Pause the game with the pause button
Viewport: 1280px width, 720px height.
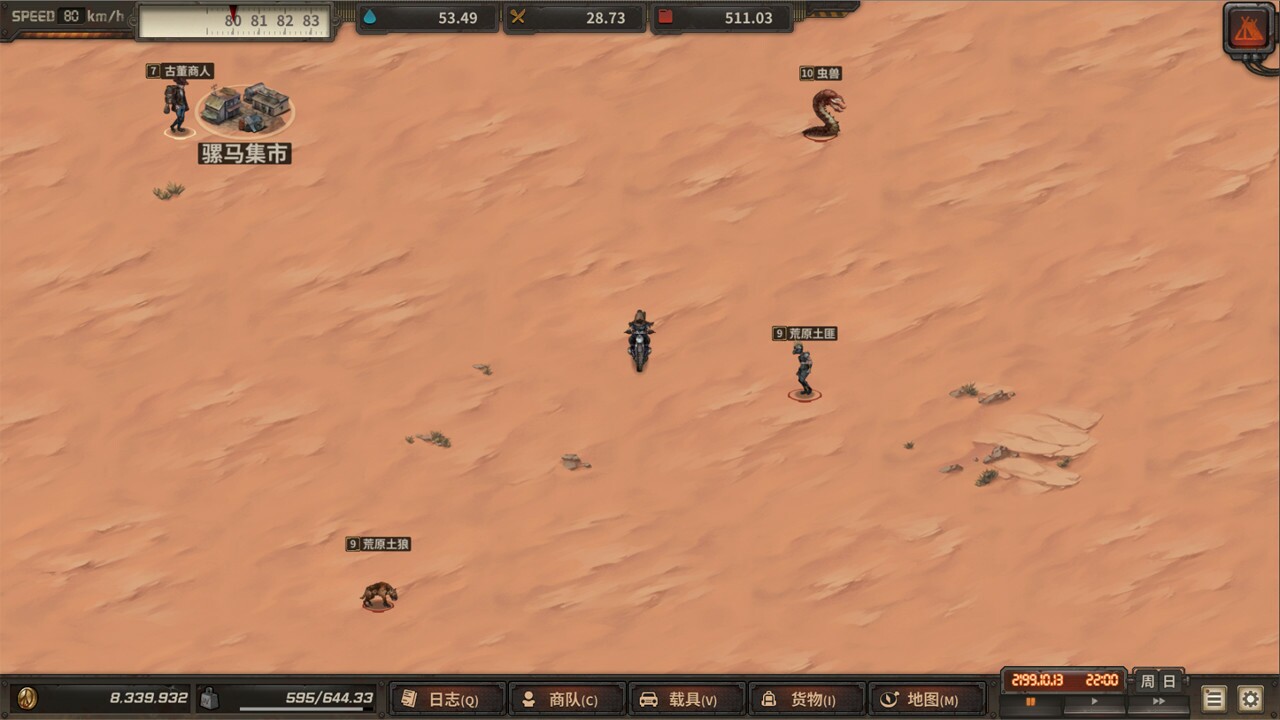point(1032,702)
